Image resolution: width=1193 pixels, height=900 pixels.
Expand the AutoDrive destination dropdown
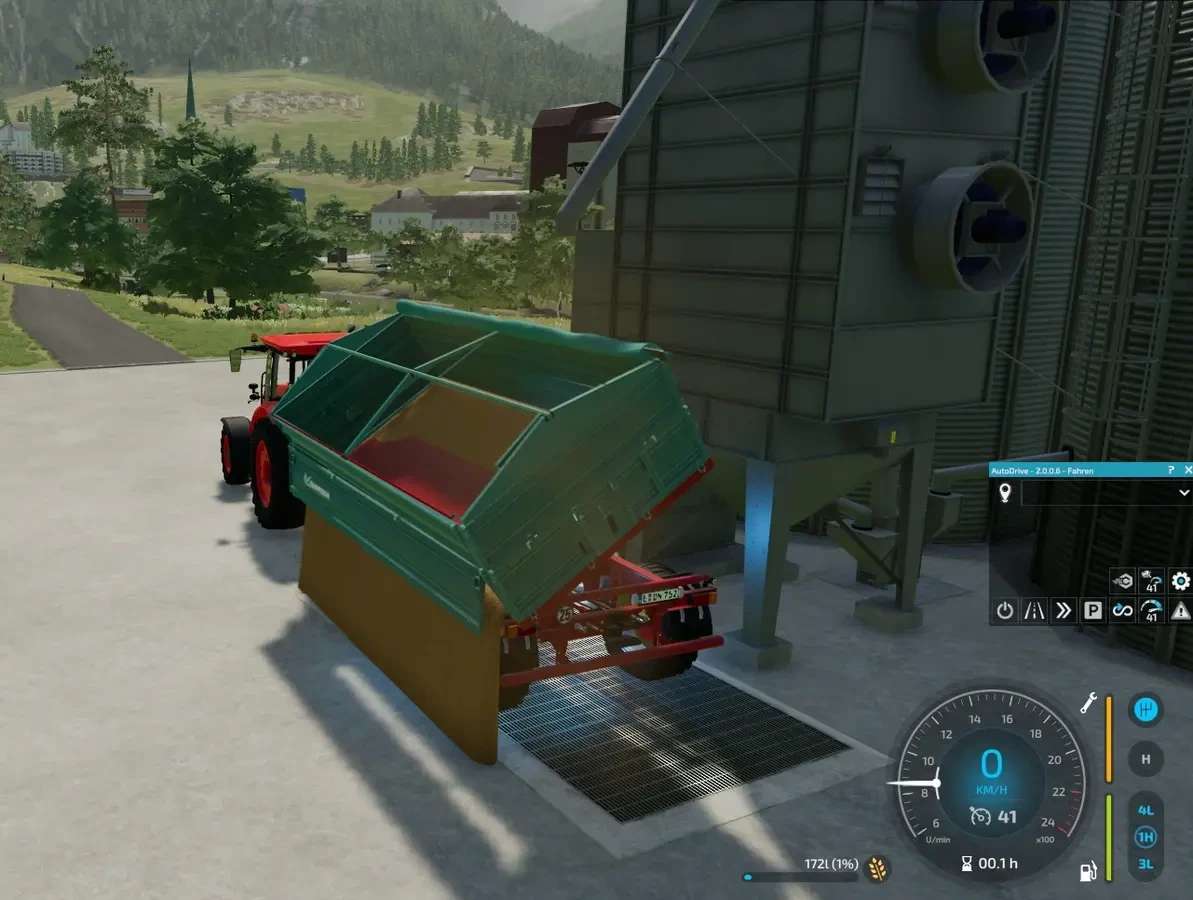click(1184, 493)
